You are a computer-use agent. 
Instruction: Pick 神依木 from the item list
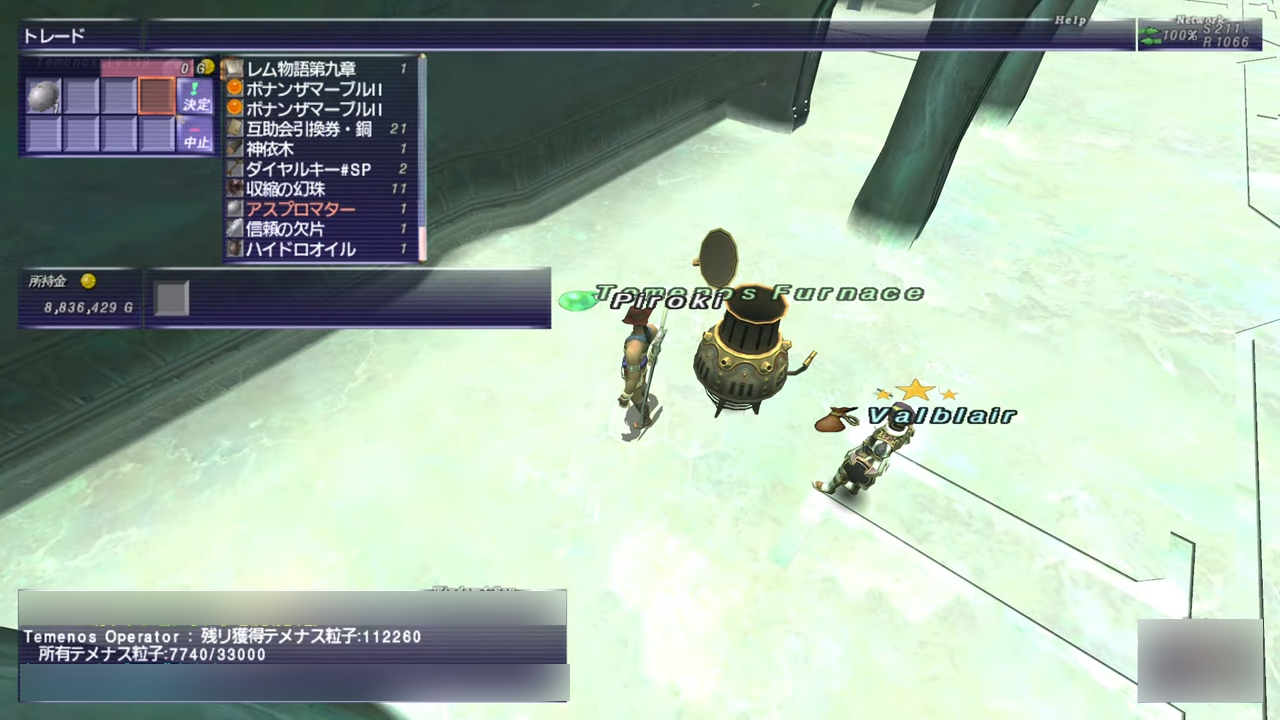[270, 149]
